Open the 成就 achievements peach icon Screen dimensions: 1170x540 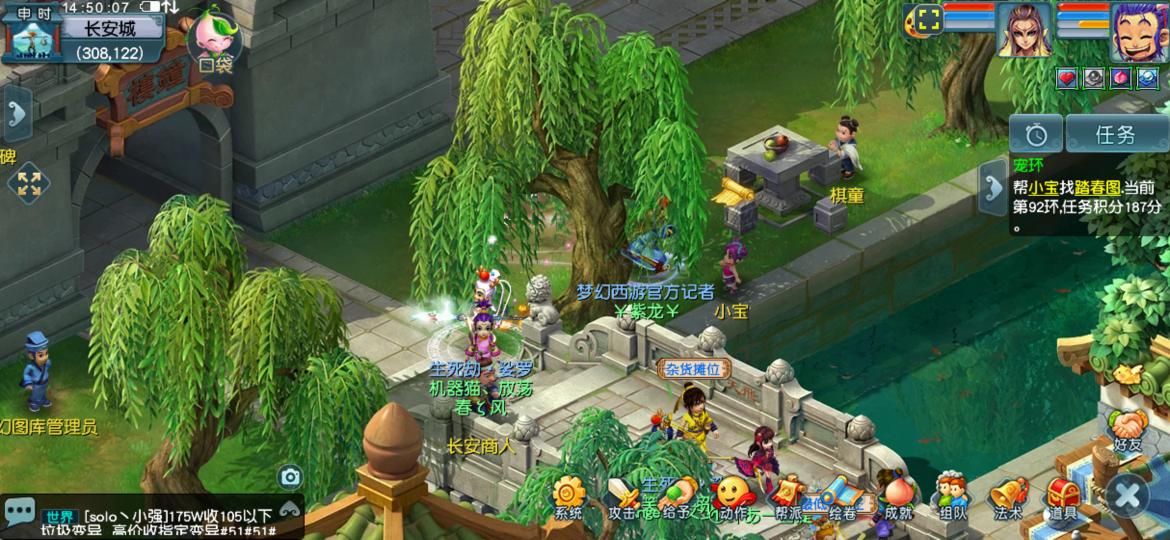[x=897, y=494]
